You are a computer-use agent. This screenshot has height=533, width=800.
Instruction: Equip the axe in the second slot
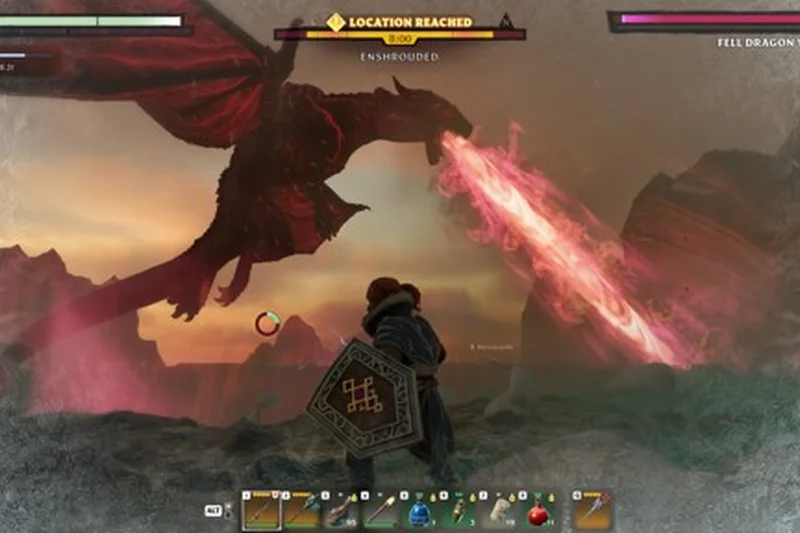coord(300,511)
